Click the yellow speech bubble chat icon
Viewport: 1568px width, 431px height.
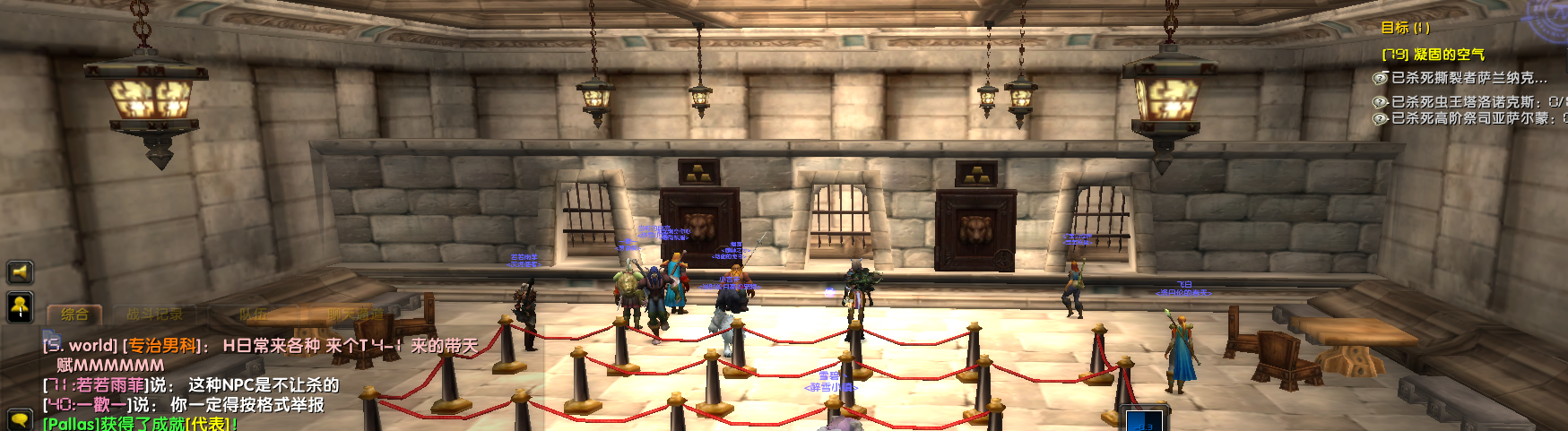coord(19,420)
